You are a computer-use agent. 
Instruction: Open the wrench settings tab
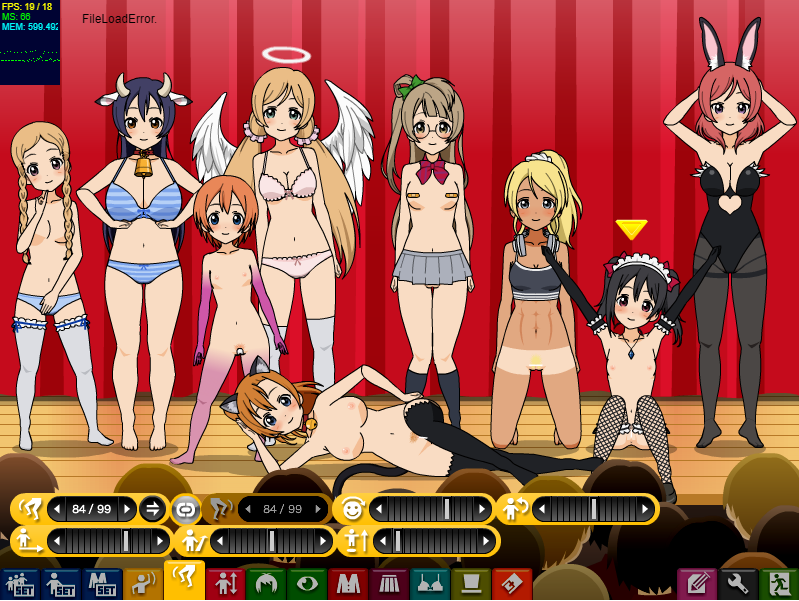[x=738, y=584]
